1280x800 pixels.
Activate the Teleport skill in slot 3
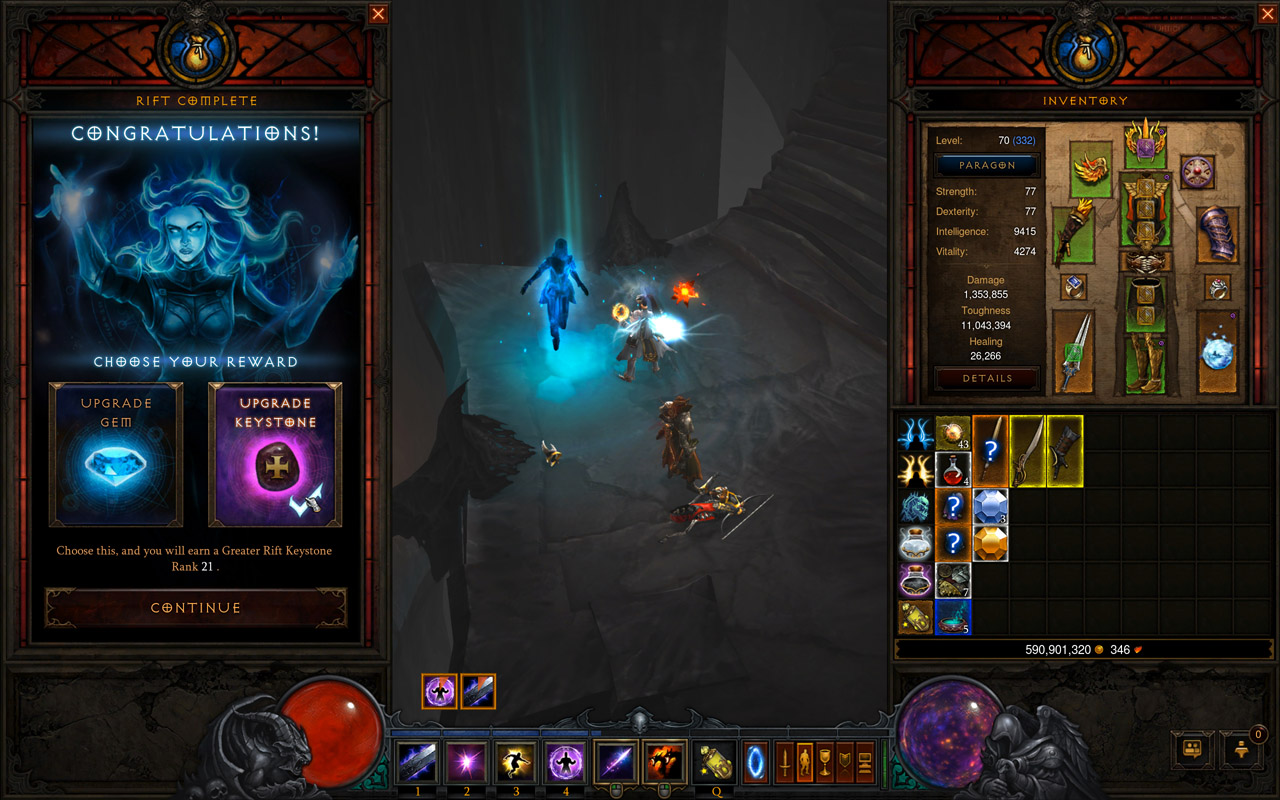515,763
